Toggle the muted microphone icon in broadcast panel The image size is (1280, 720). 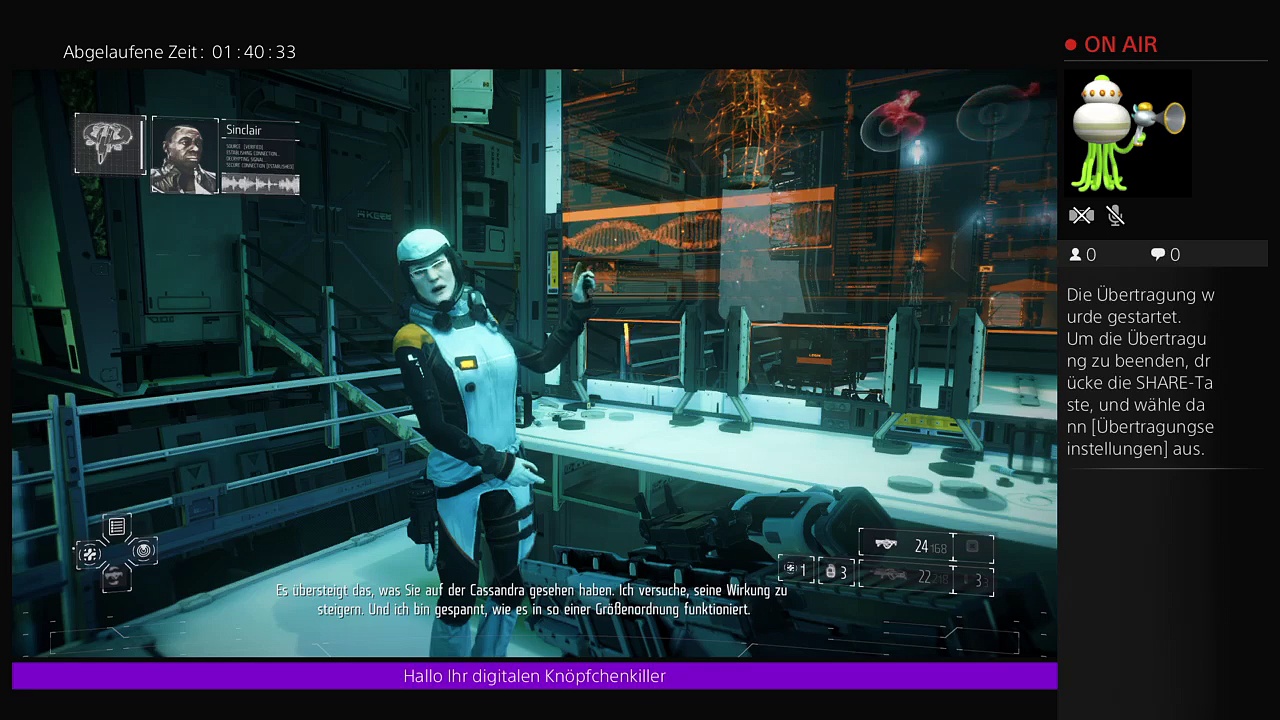click(1116, 215)
